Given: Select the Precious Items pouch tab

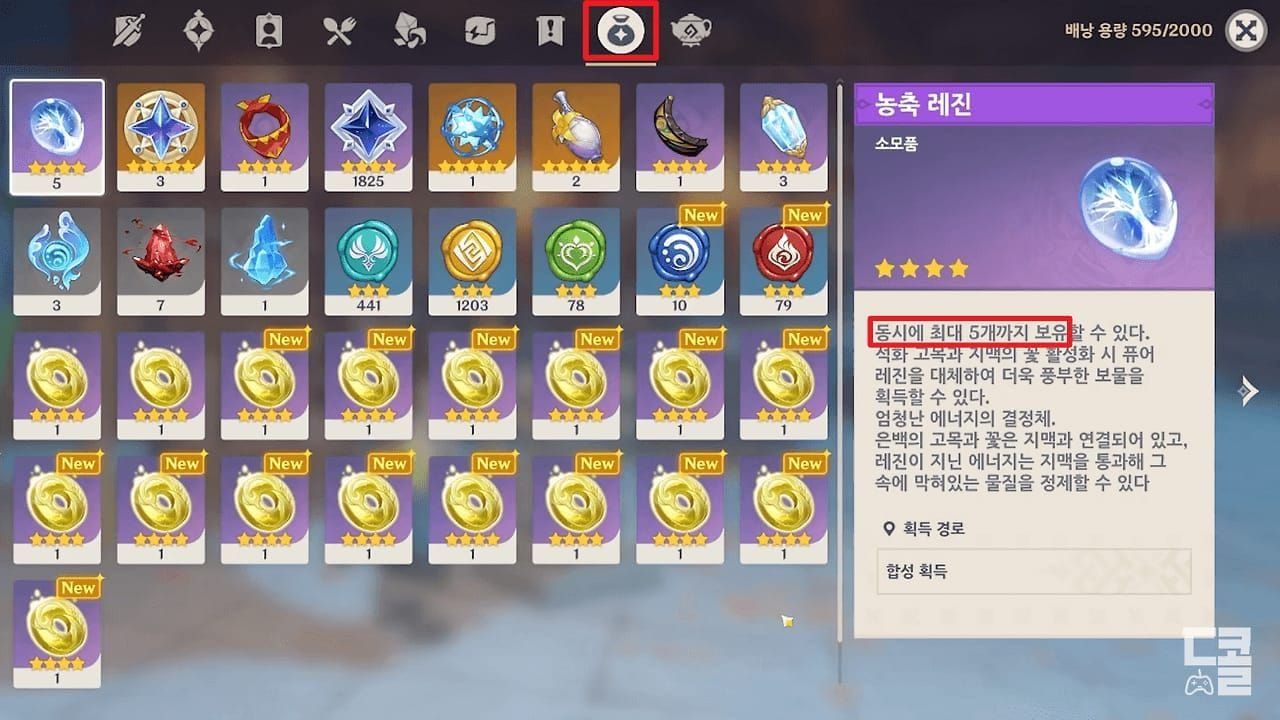Looking at the screenshot, I should click(620, 30).
